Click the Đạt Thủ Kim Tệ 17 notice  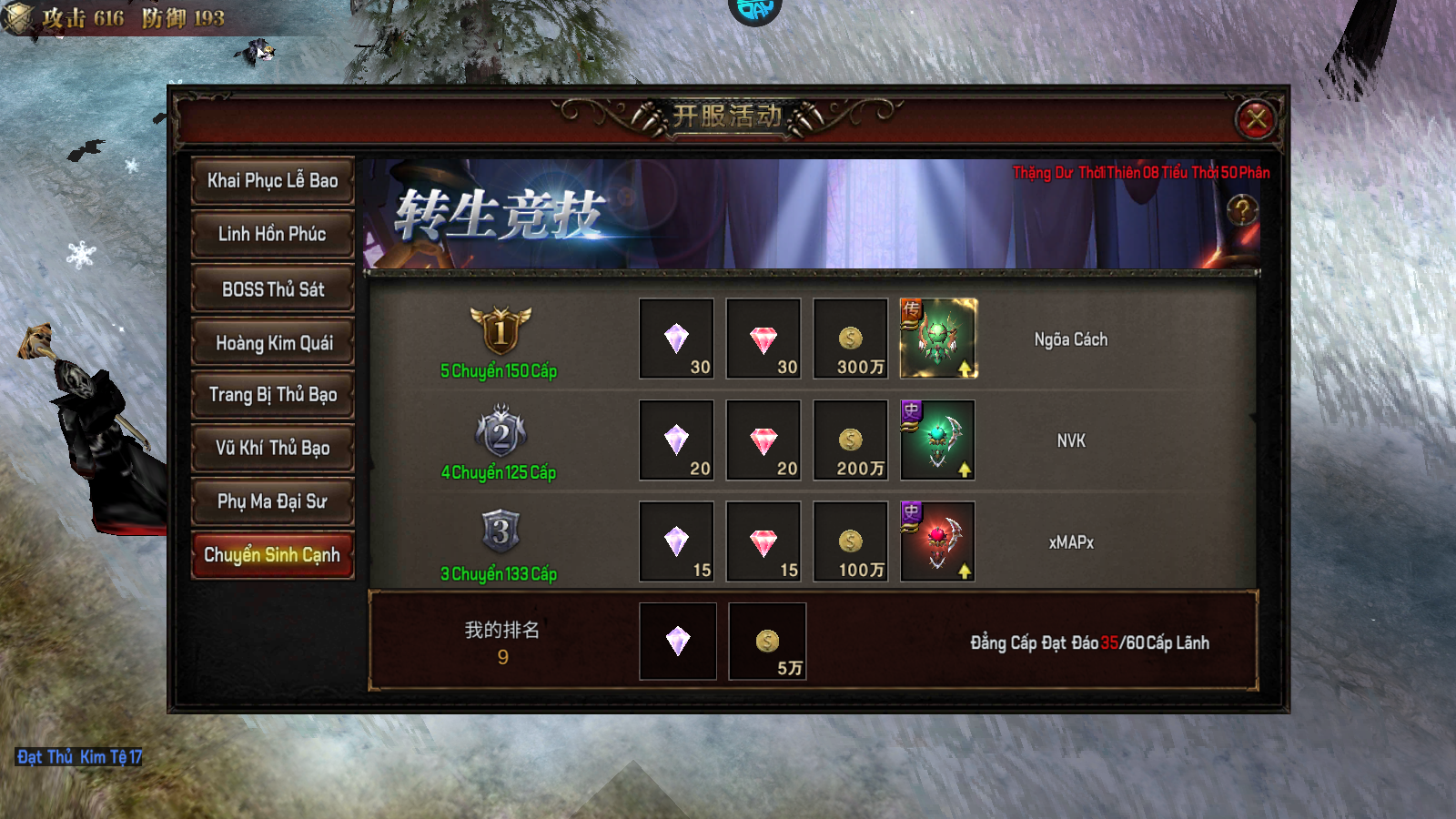point(79,757)
